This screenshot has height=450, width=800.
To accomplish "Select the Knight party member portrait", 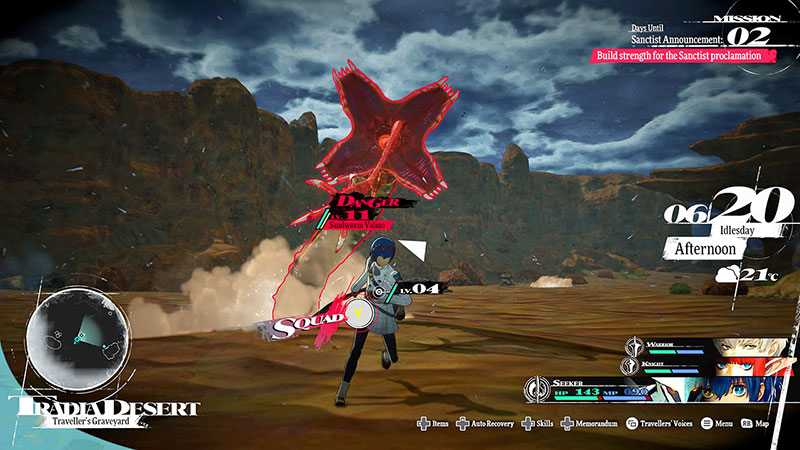I will (740, 367).
